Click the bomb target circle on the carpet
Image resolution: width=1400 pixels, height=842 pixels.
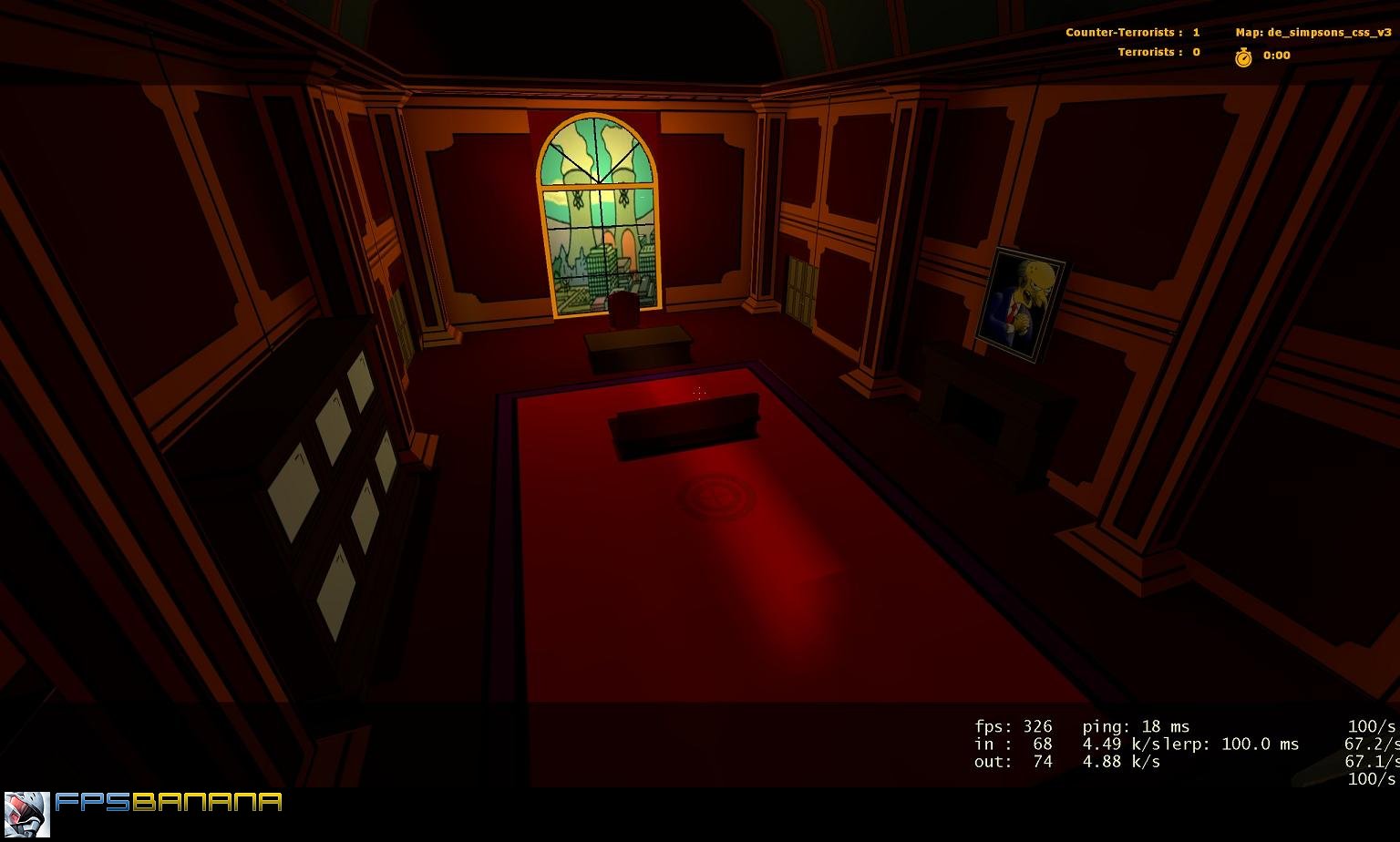click(x=717, y=498)
